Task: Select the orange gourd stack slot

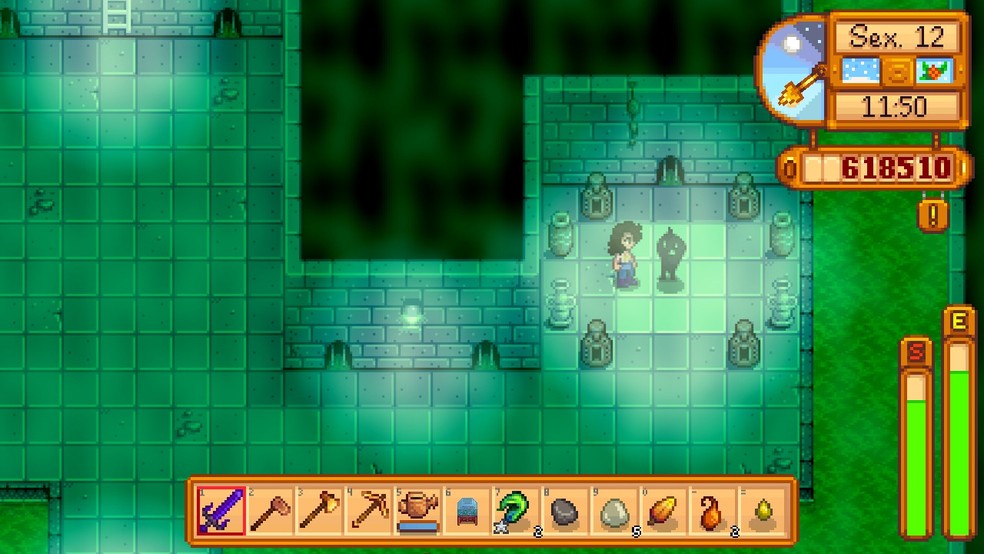Action: (x=712, y=512)
